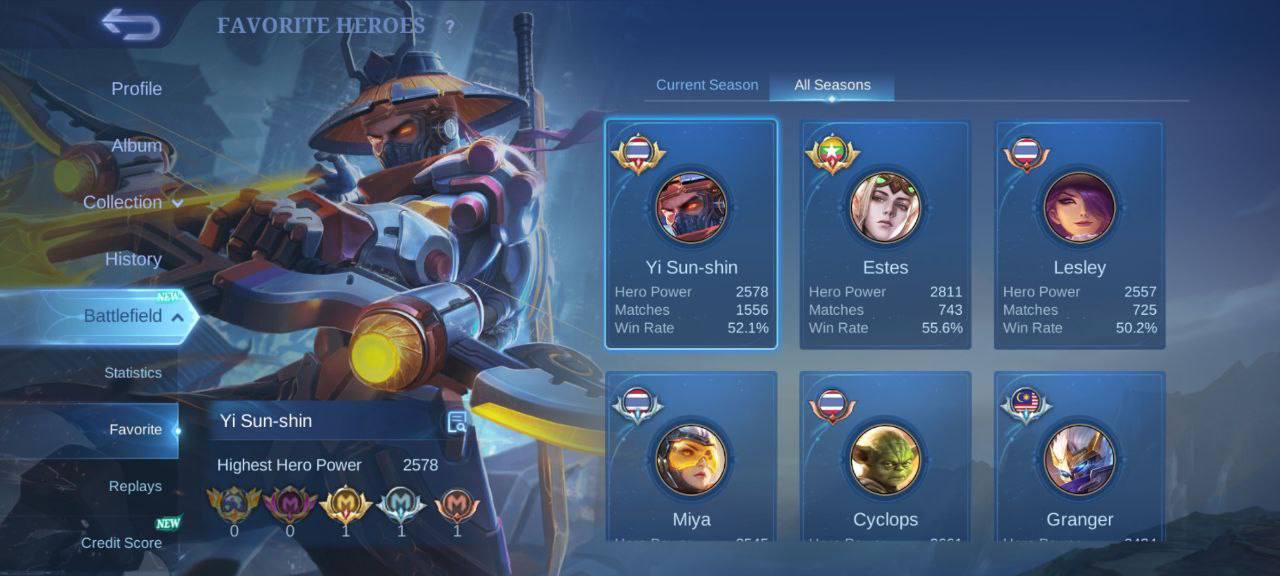Switch to the Current Season tab
This screenshot has height=576, width=1280.
tap(707, 85)
